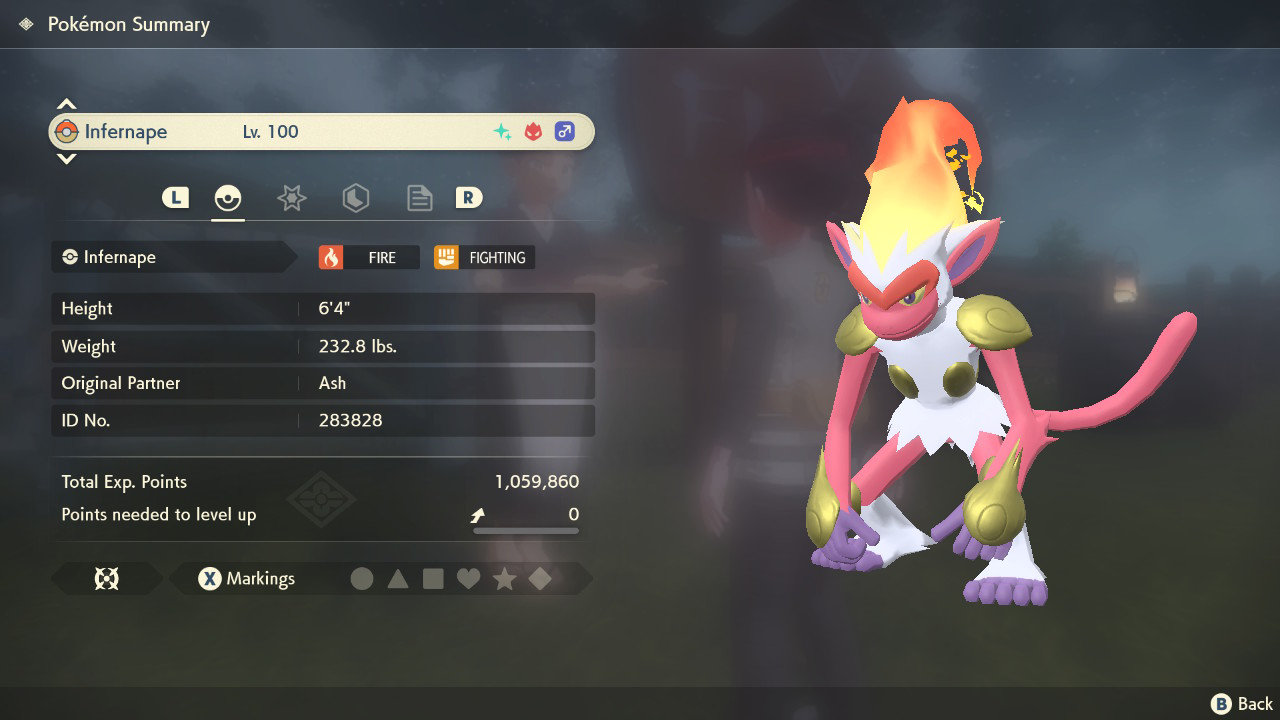Switch to the R tab
Image resolution: width=1280 pixels, height=720 pixels.
[x=469, y=198]
